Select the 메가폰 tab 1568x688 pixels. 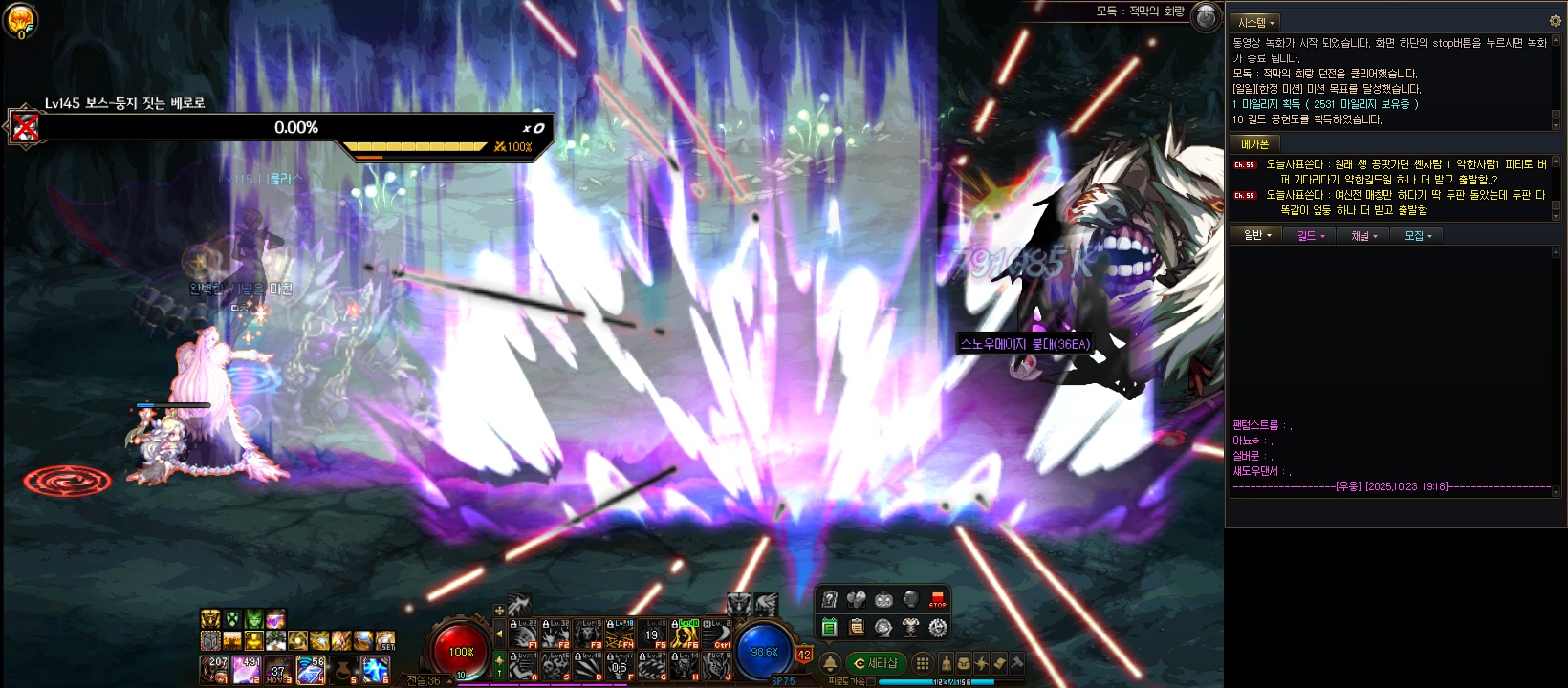(x=1254, y=144)
